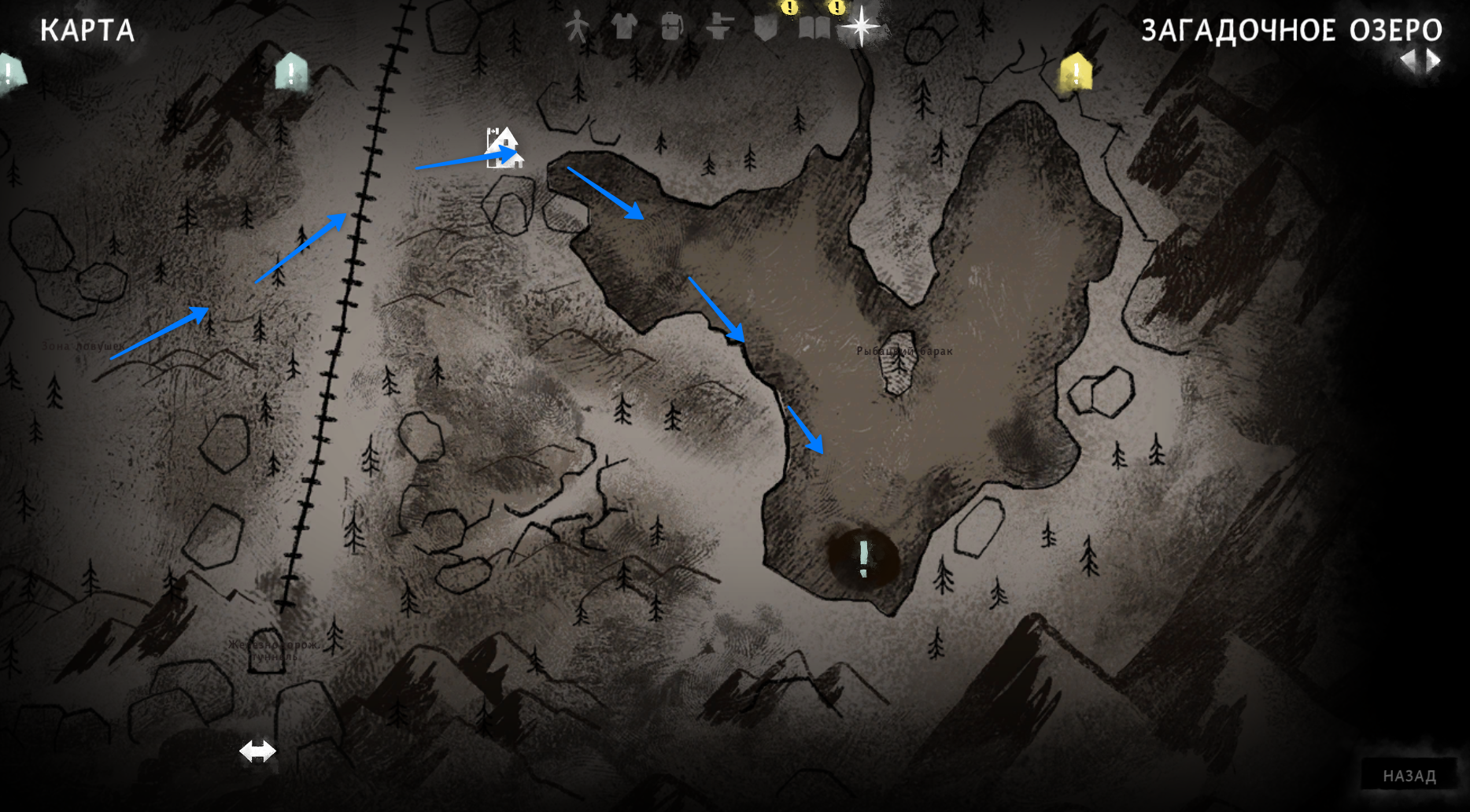Select the pale exclamation marker near the railway
This screenshot has height=812, width=1470.
[291, 72]
